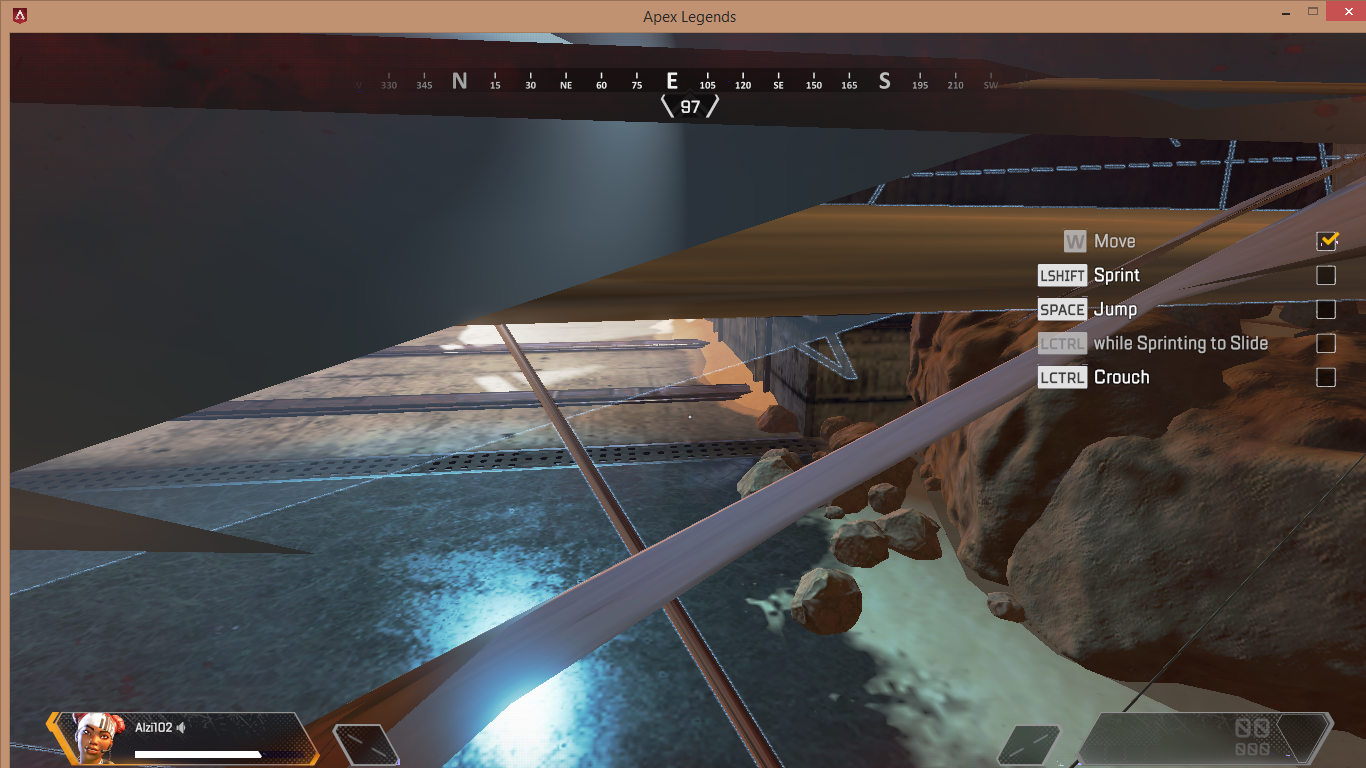The image size is (1366, 768).
Task: Click the SPACE key icon beside Jump
Action: [1062, 309]
